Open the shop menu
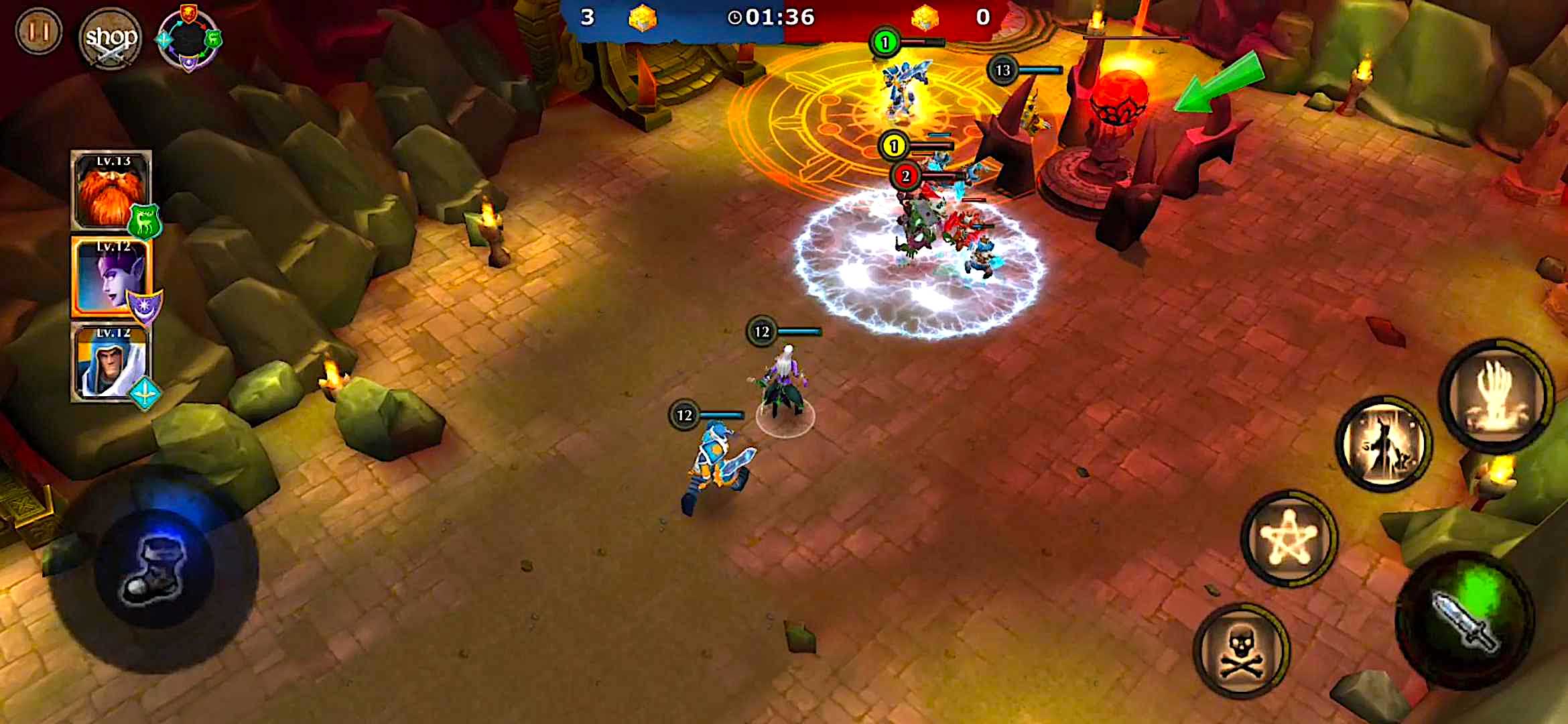This screenshot has width=1568, height=724. pos(109,39)
